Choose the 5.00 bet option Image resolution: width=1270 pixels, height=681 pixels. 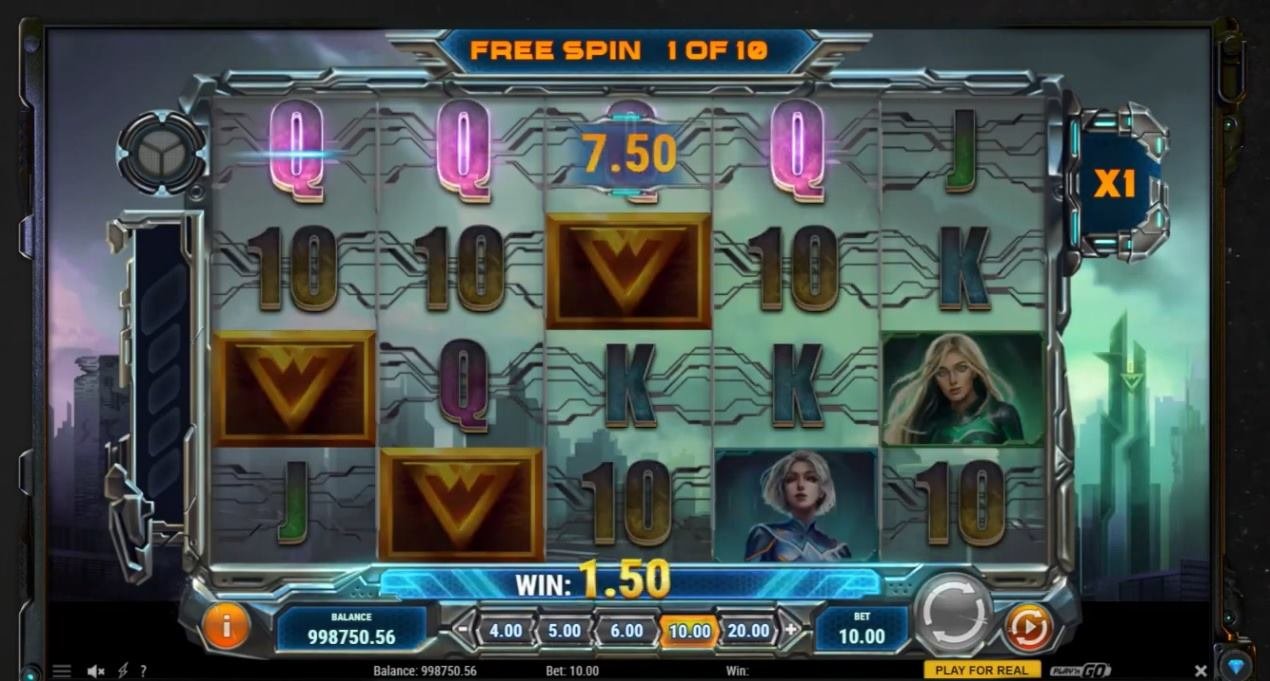tap(564, 631)
